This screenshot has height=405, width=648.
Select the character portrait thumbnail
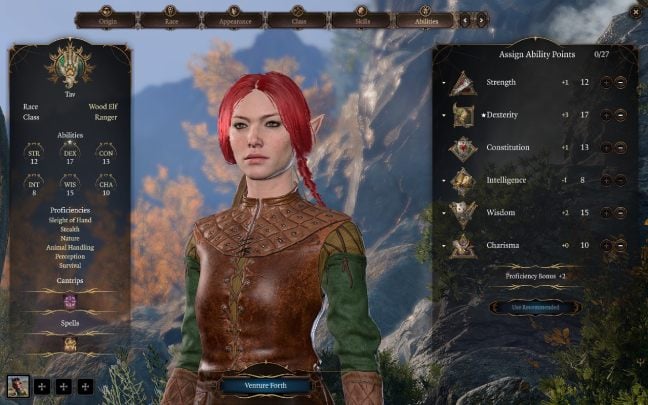tap(18, 386)
